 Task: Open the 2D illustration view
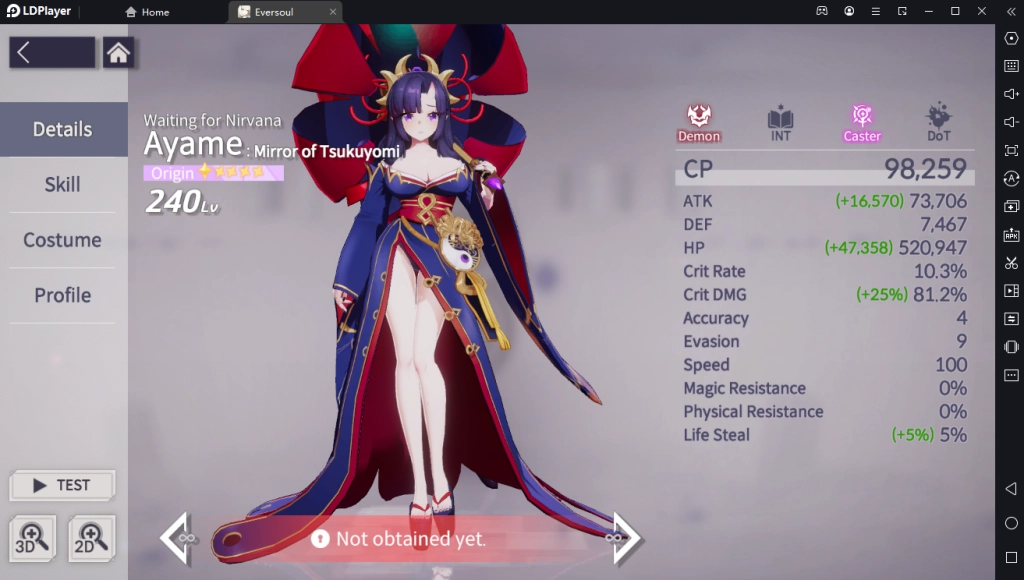point(91,538)
